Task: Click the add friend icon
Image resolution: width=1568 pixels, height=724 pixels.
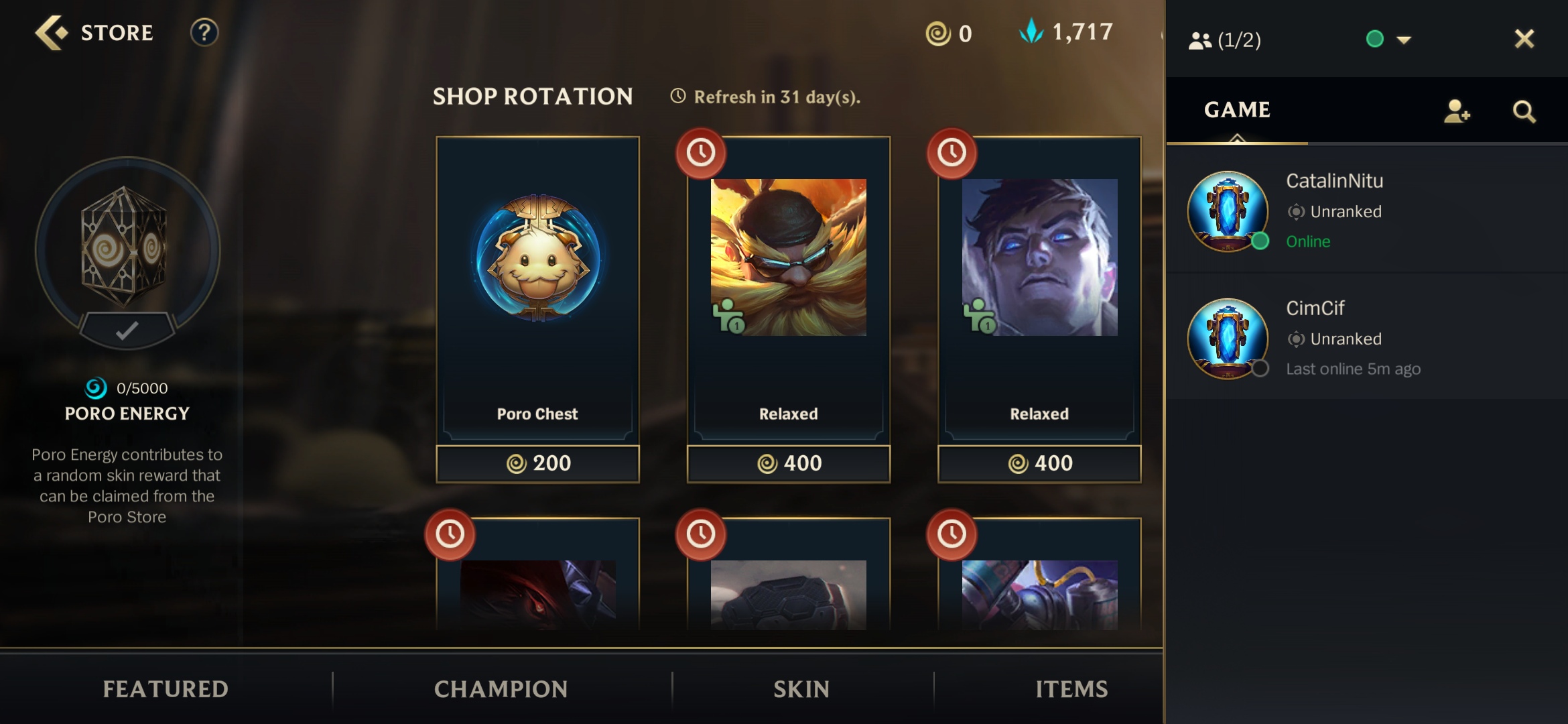Action: (1456, 111)
